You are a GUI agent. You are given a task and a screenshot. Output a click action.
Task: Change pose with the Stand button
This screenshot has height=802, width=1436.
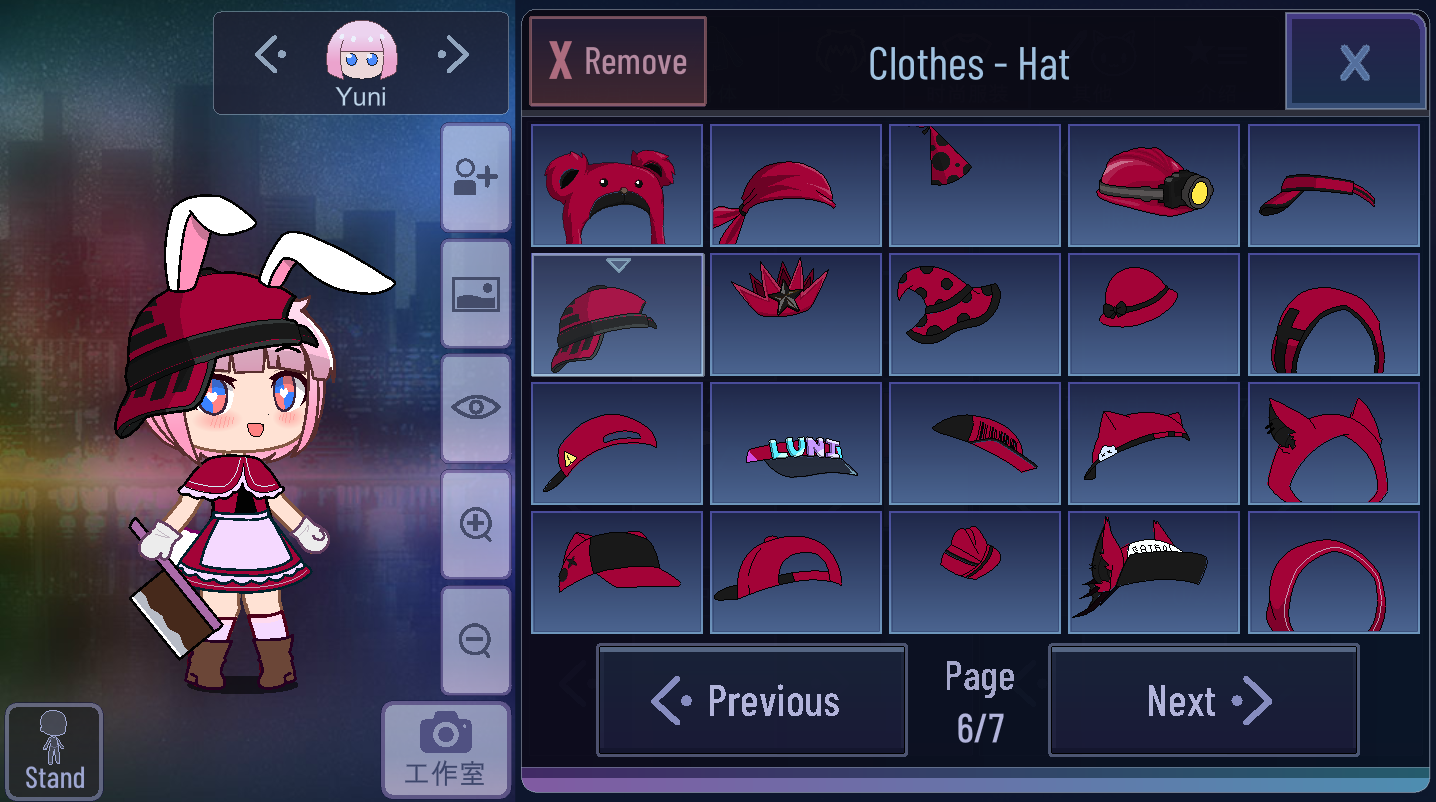54,752
